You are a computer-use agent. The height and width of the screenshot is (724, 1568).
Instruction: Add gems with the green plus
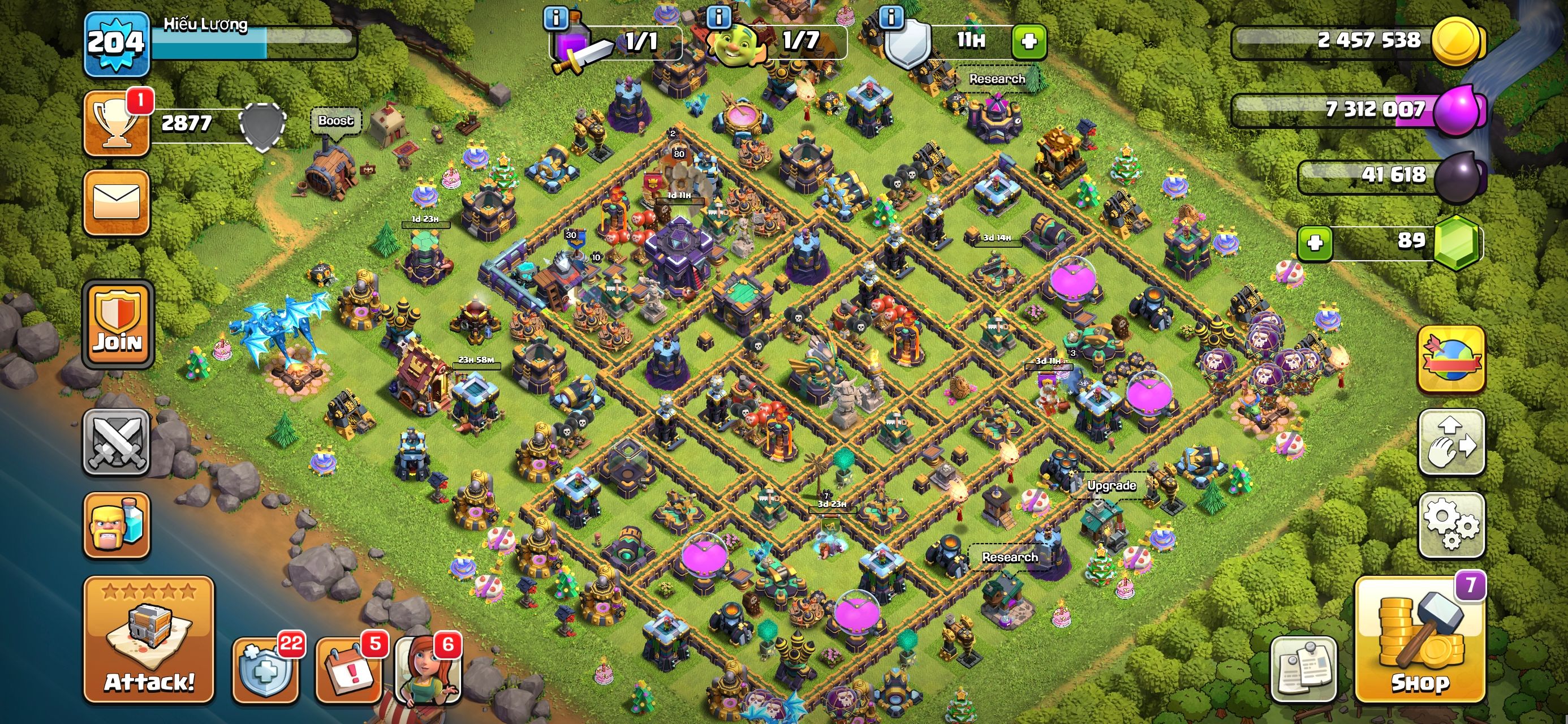(1315, 243)
